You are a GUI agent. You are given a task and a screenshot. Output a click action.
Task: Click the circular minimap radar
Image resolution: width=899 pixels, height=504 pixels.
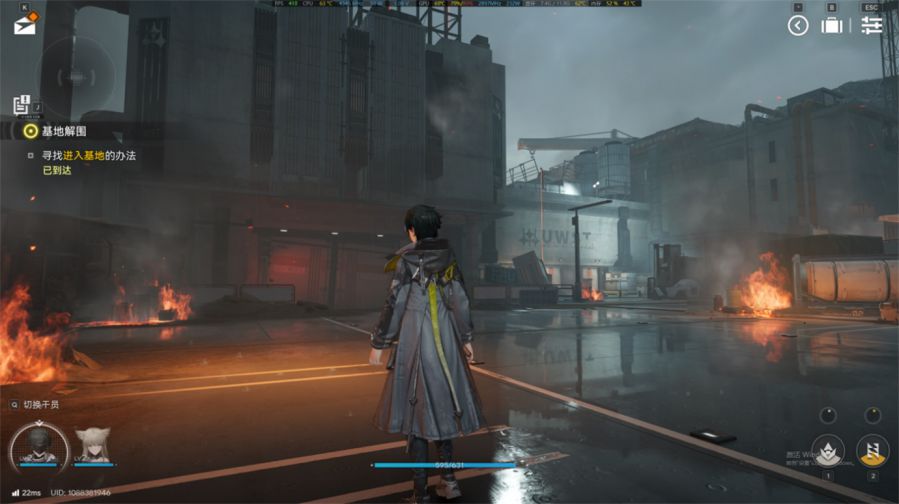tap(75, 76)
